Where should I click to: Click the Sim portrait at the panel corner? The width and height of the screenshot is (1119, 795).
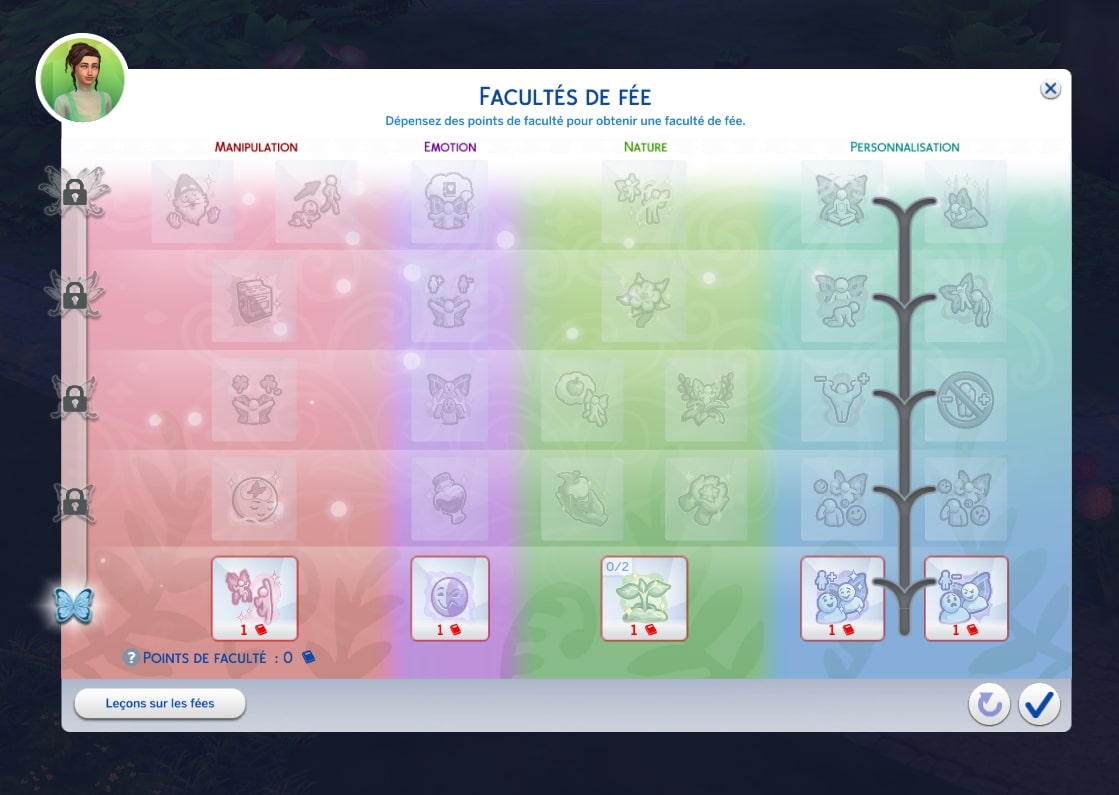82,79
